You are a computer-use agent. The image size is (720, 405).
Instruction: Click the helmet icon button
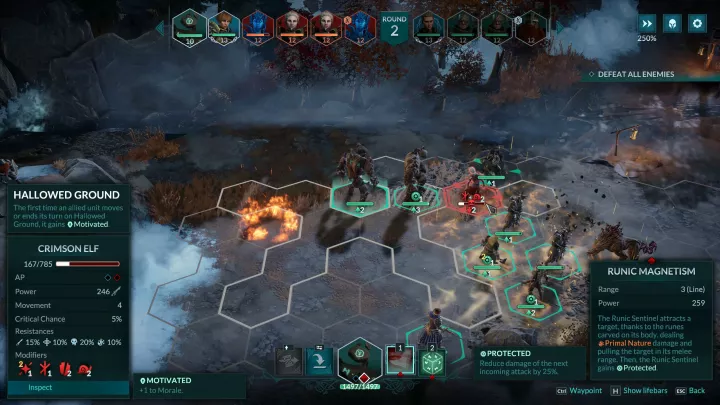(673, 23)
